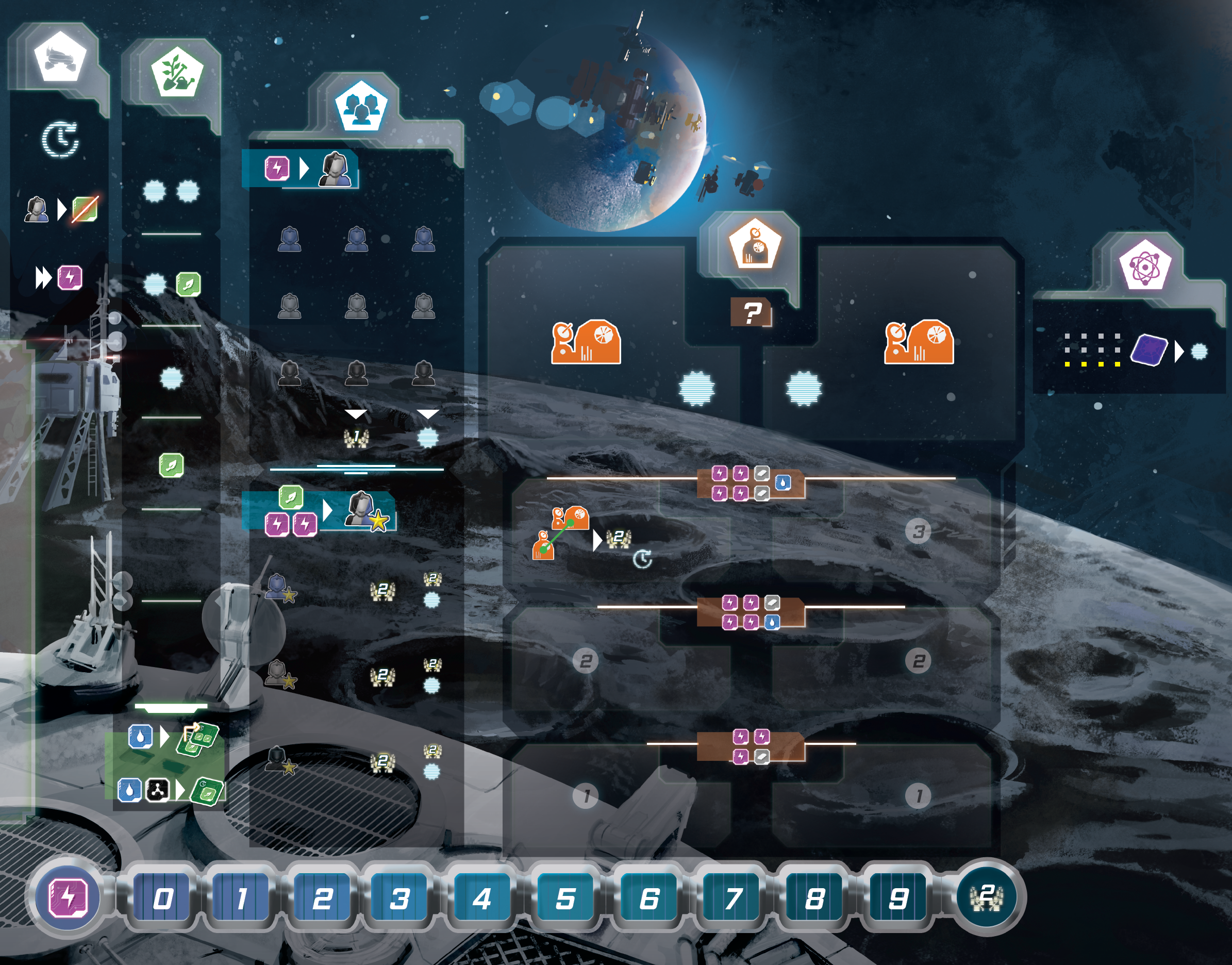Select the energy track space numbered 1
1232x965 pixels.
pyautogui.click(x=242, y=898)
